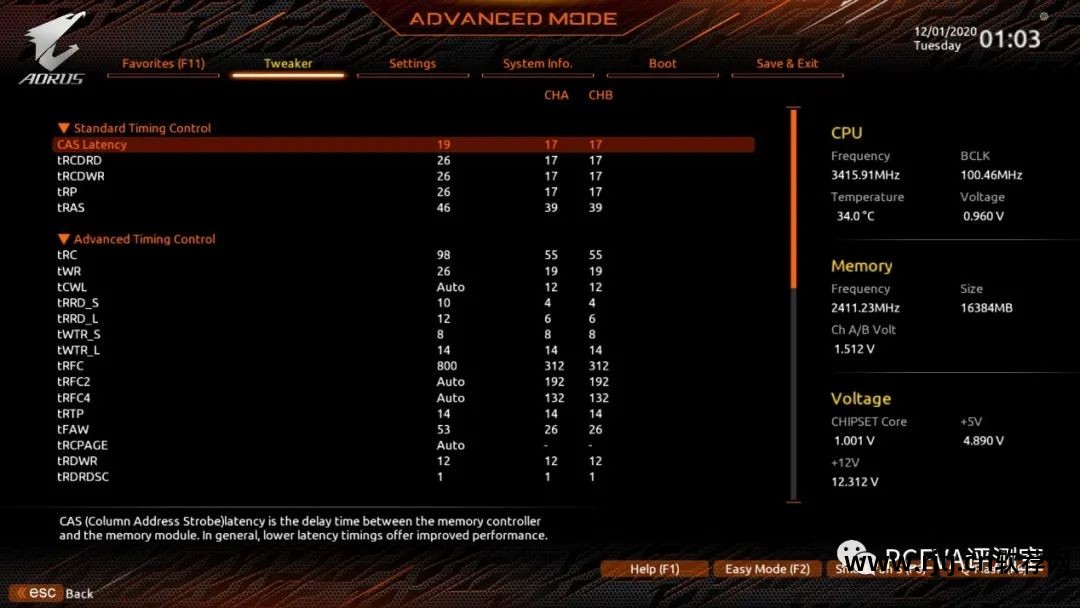
Task: Click the orange timing list scrollbar
Action: (794, 200)
